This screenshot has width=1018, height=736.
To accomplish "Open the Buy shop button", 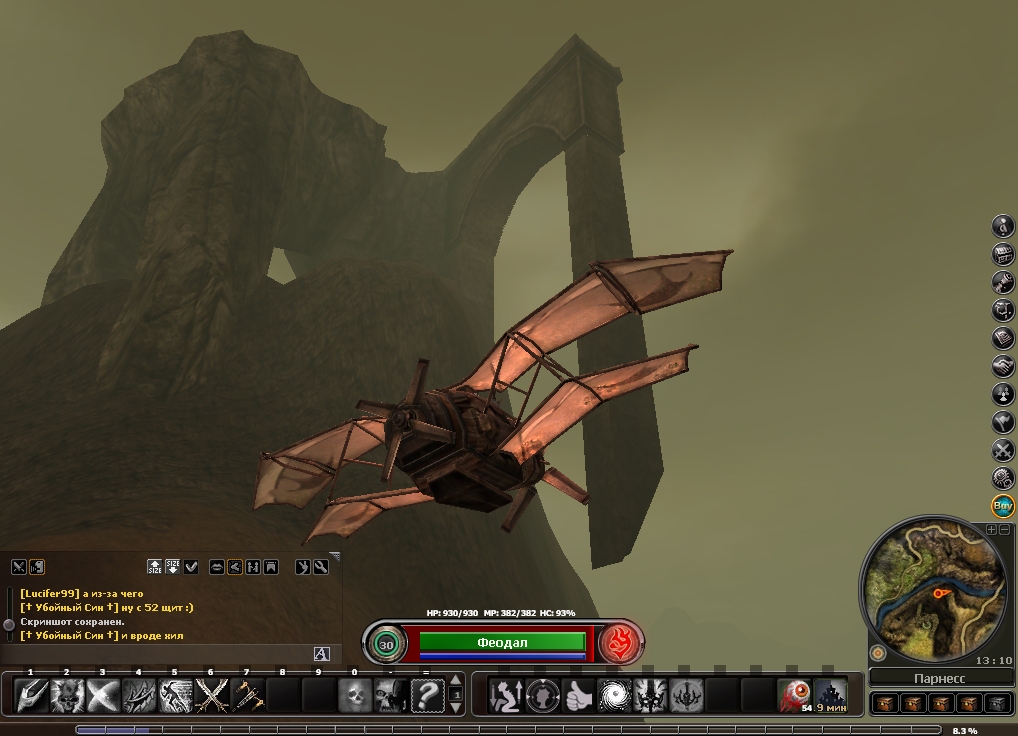I will [x=1003, y=506].
